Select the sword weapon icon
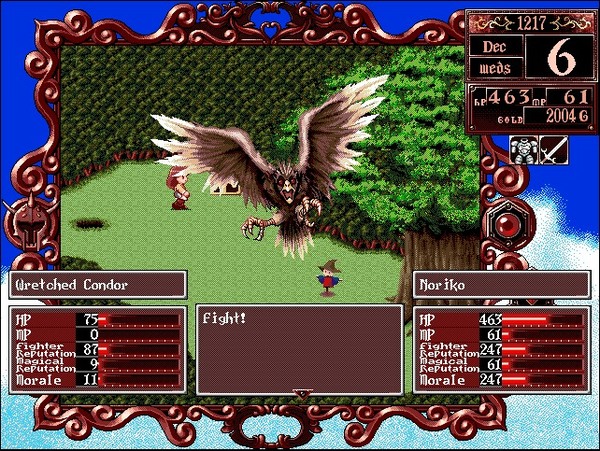Image resolution: width=600 pixels, height=451 pixels. point(553,150)
